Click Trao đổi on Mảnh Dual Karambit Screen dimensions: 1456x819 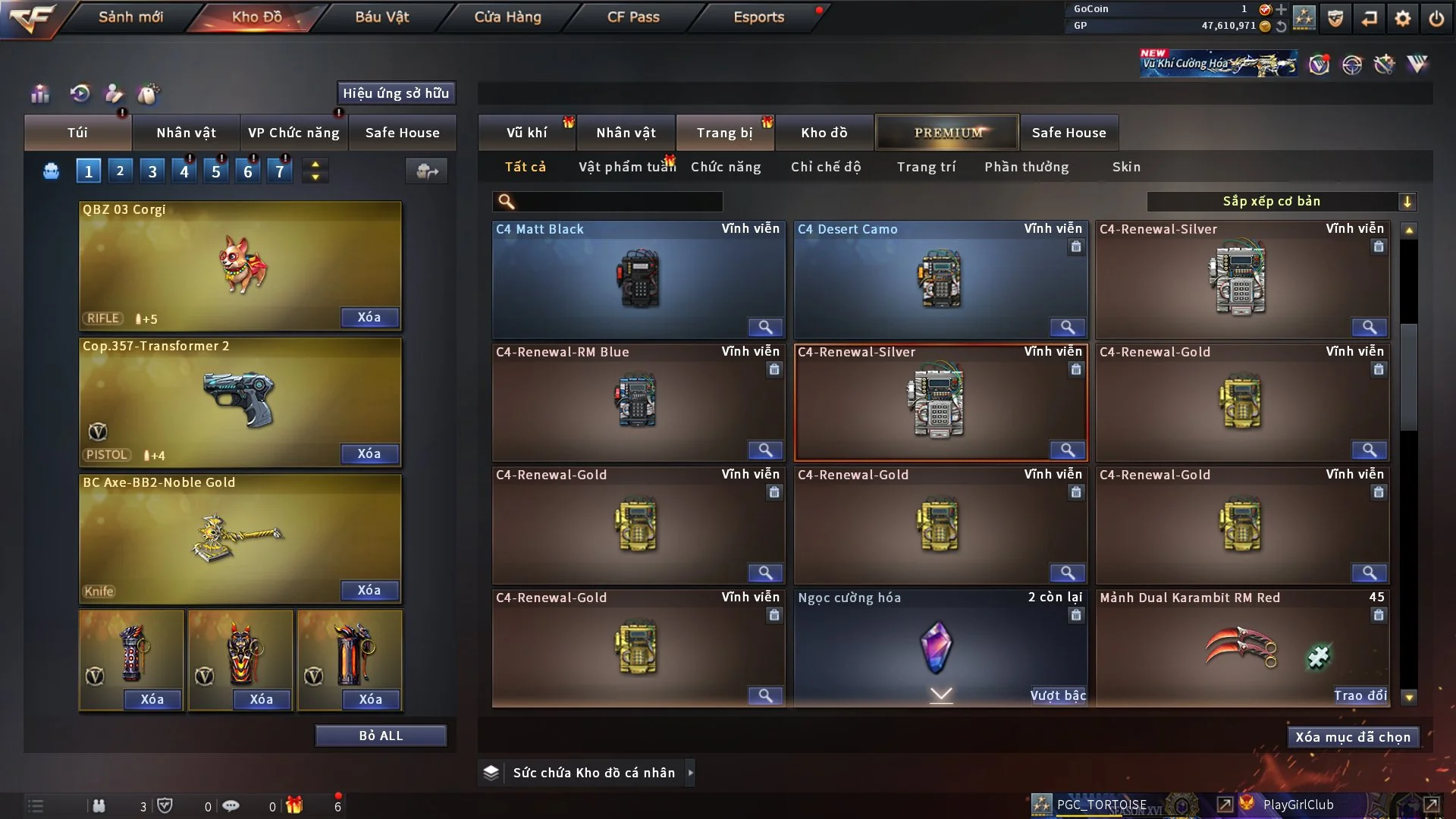[x=1360, y=695]
